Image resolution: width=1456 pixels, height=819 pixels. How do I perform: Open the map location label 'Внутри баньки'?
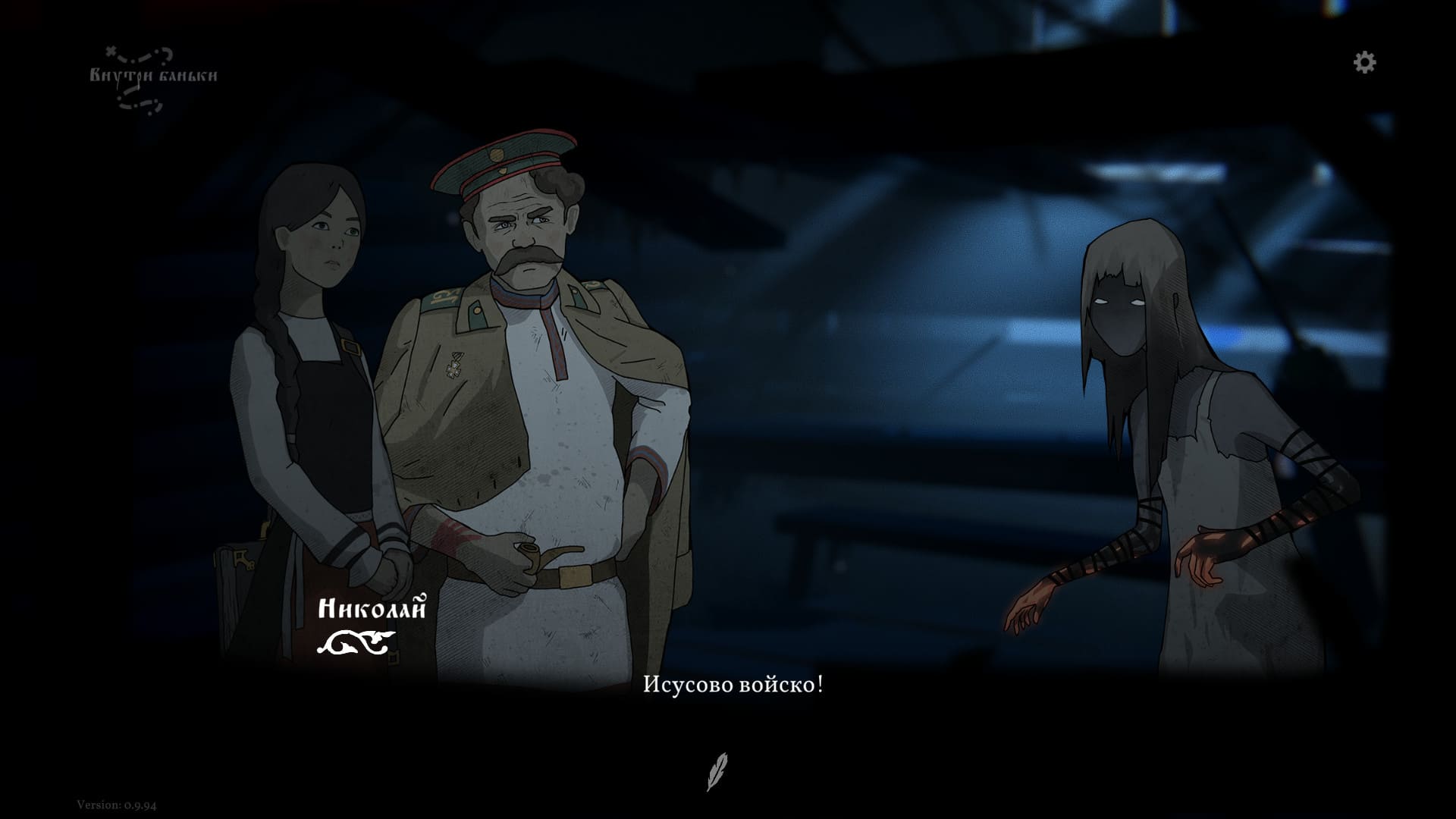click(153, 76)
